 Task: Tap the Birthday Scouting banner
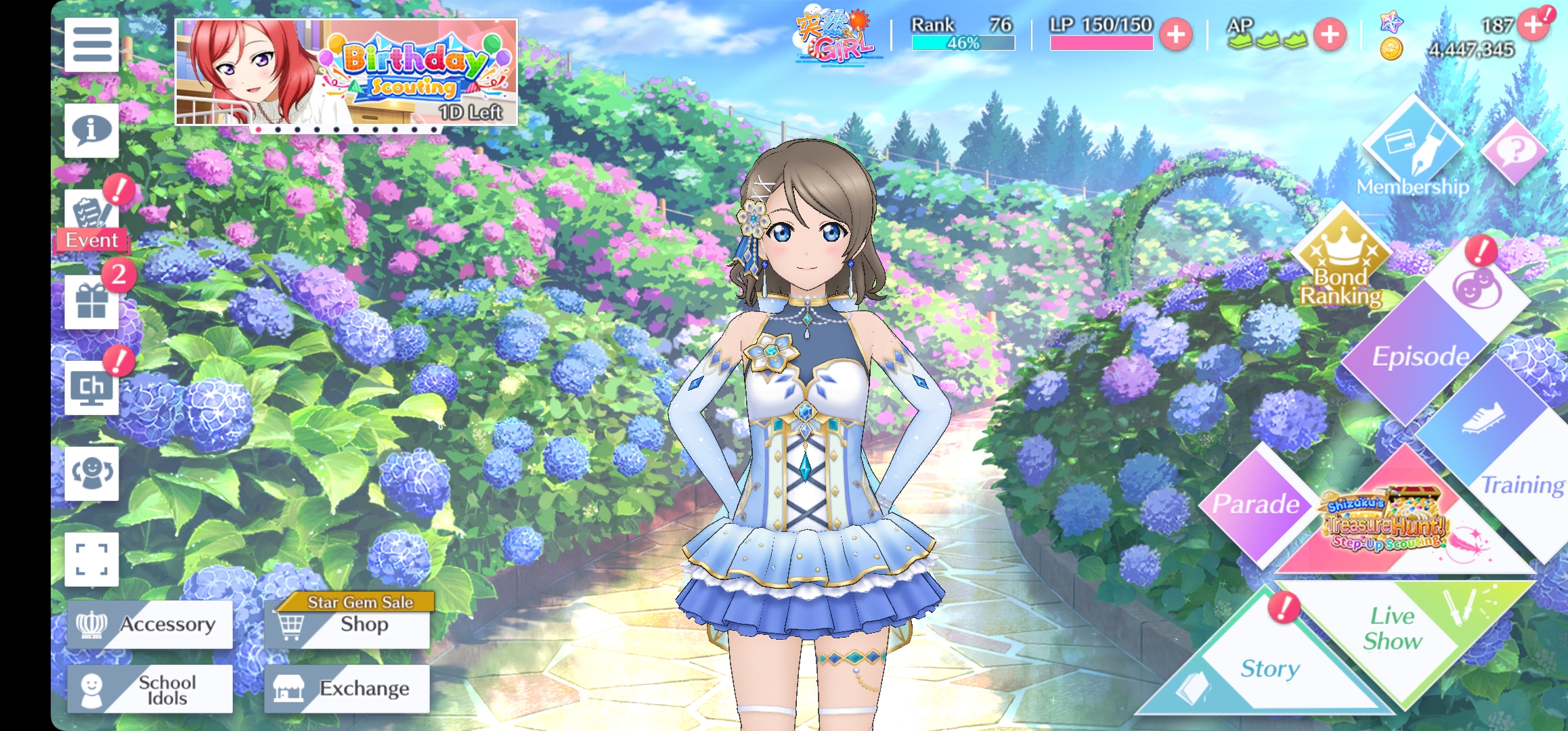coord(346,72)
